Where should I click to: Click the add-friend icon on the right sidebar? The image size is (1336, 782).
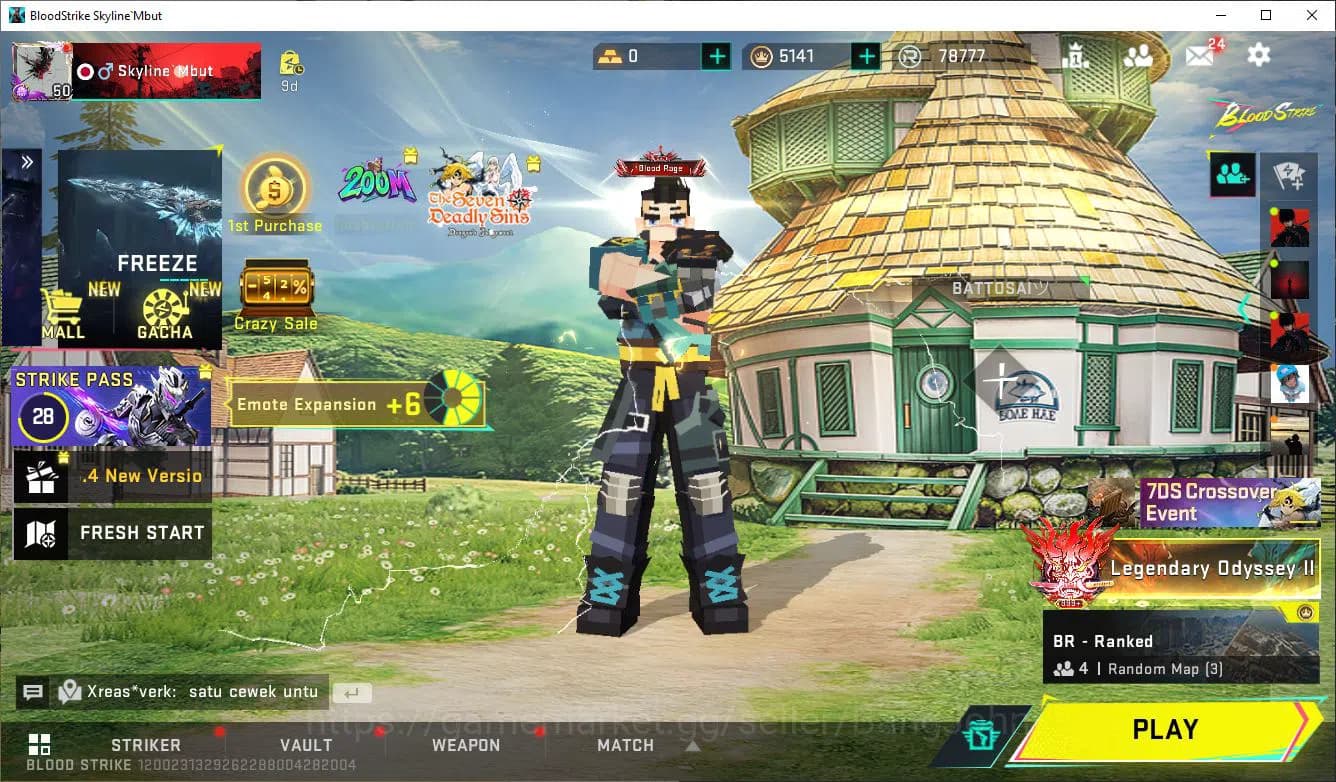click(1233, 173)
